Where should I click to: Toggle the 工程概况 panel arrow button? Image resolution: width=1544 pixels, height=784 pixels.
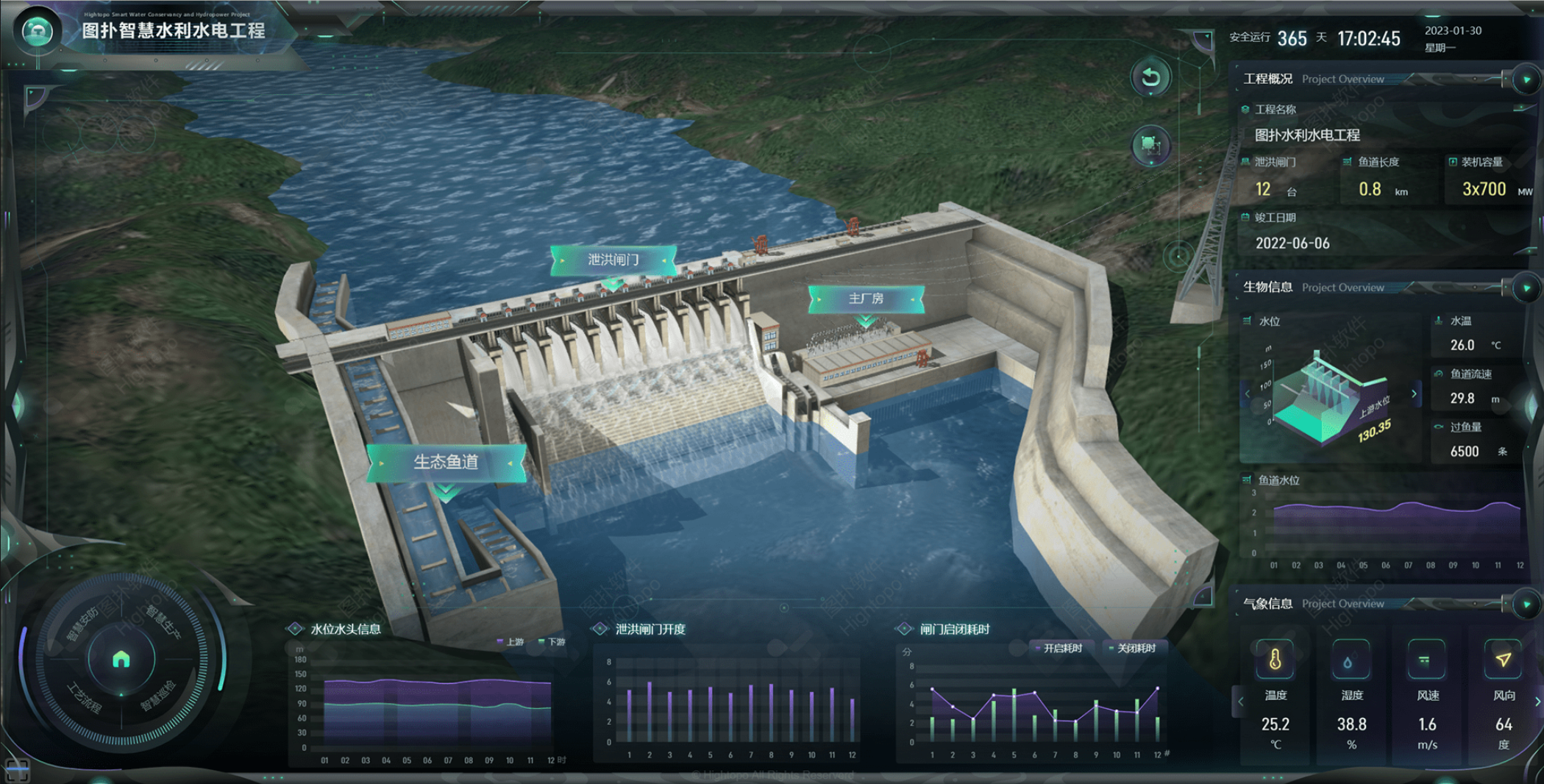tap(1527, 79)
